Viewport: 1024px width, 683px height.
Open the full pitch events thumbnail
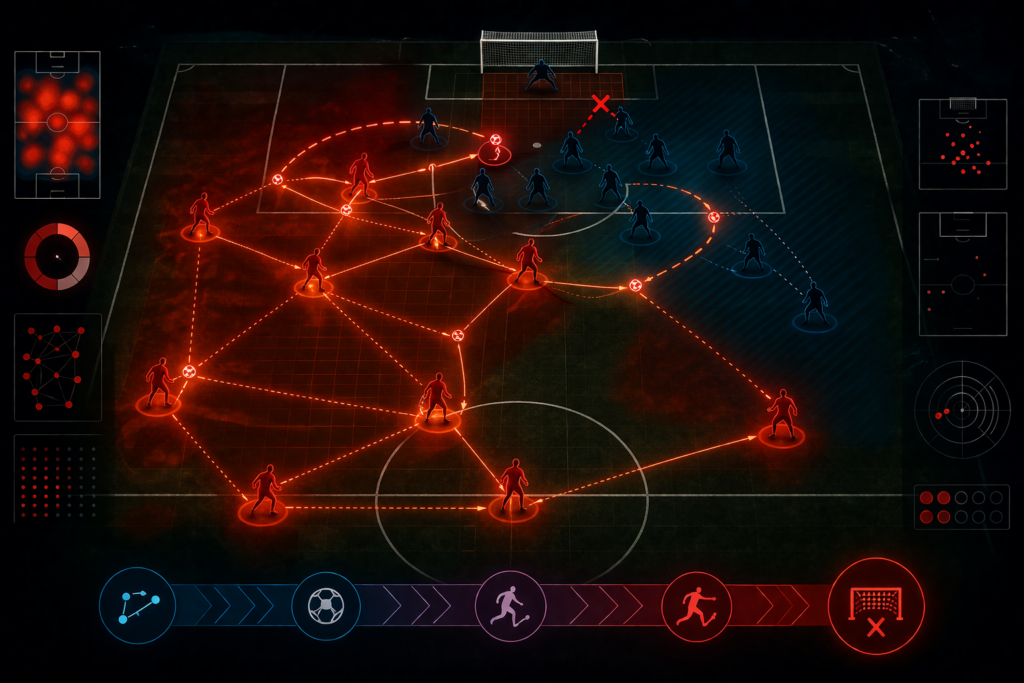962,274
